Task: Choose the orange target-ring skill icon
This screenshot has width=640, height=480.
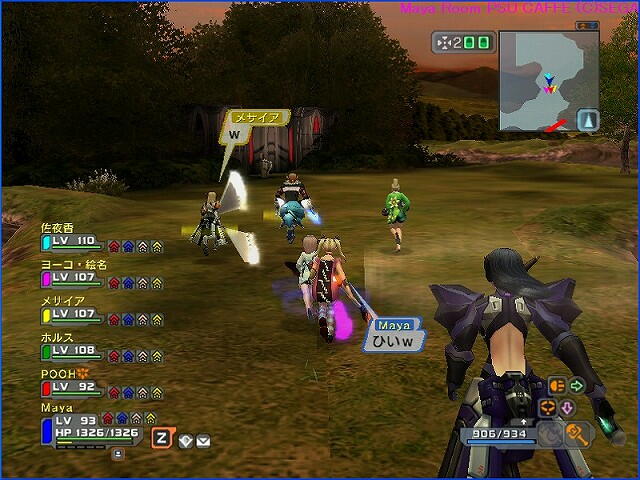Action: tap(547, 407)
